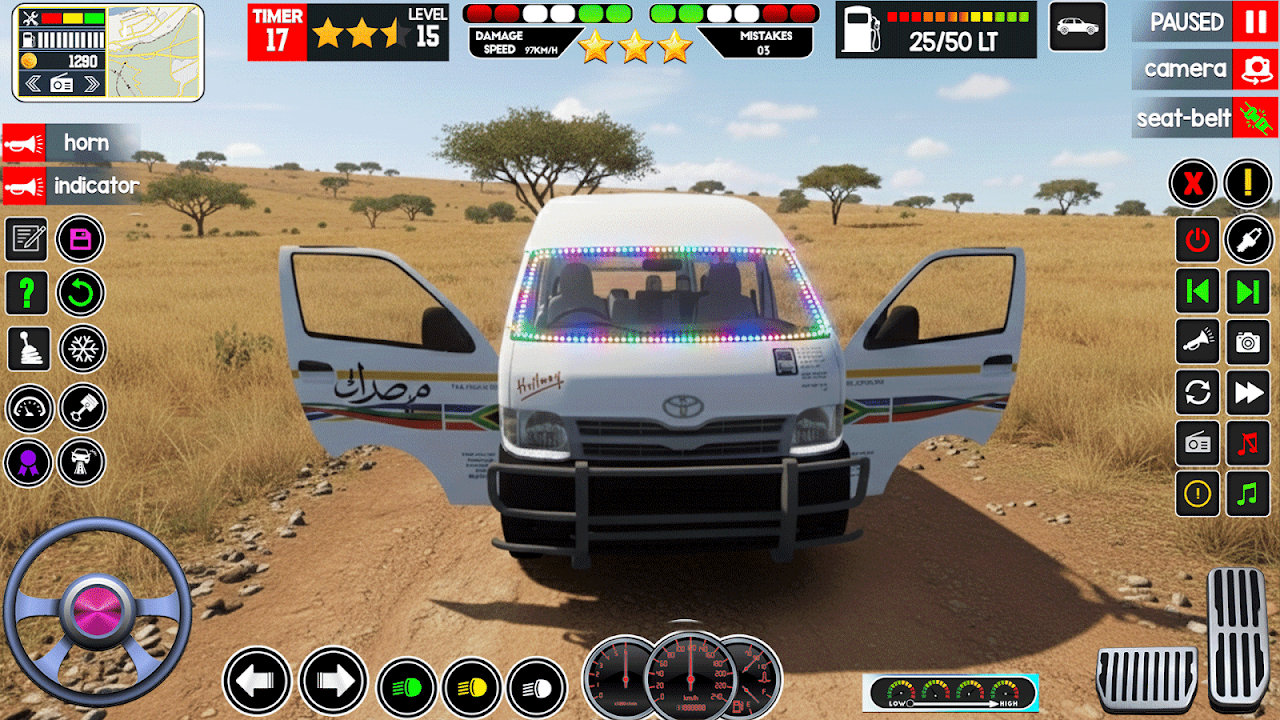Sound the horn button
Image resolution: width=1280 pixels, height=720 pixels.
click(x=70, y=142)
